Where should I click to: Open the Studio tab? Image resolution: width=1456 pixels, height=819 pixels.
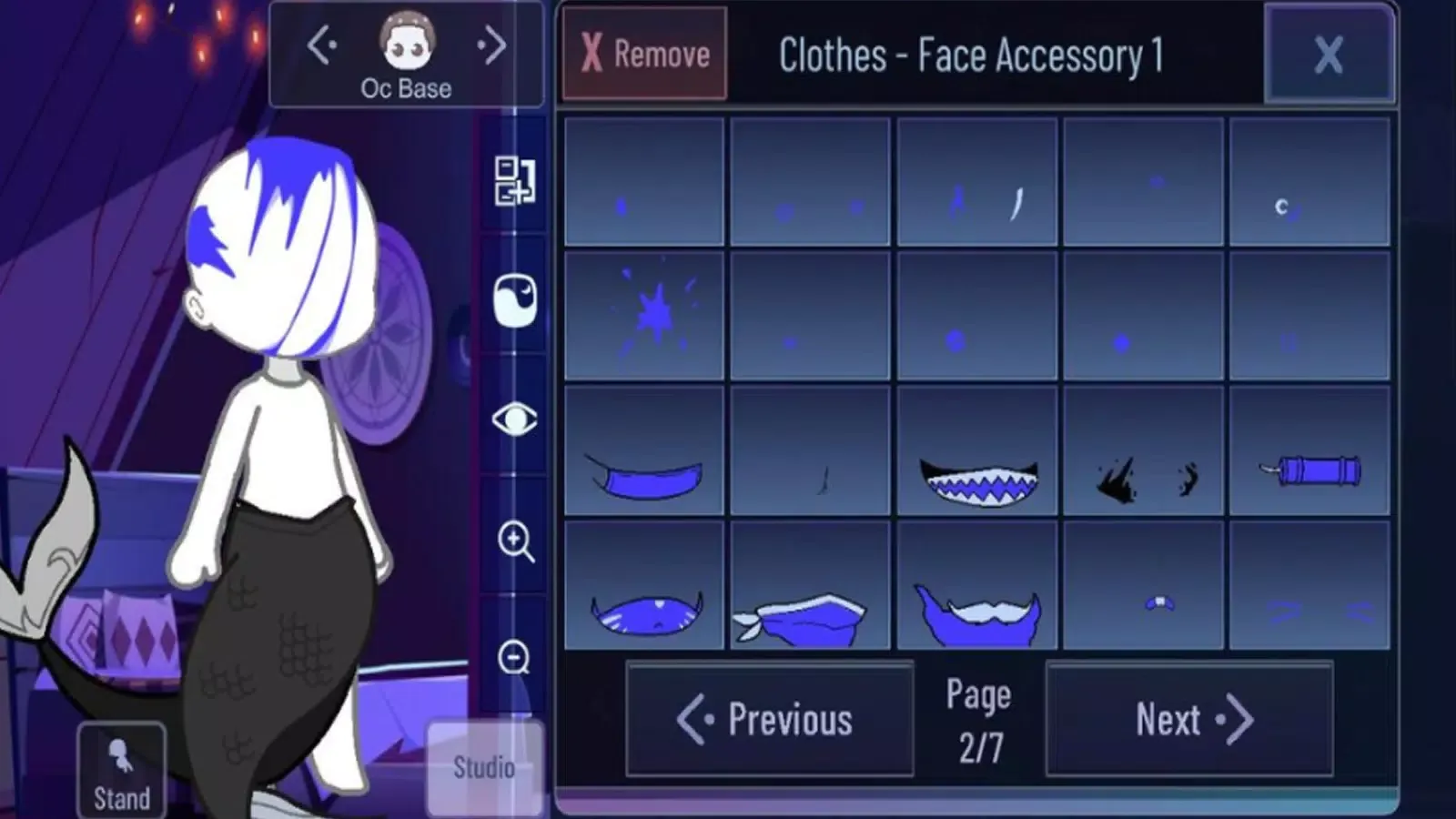(x=482, y=767)
